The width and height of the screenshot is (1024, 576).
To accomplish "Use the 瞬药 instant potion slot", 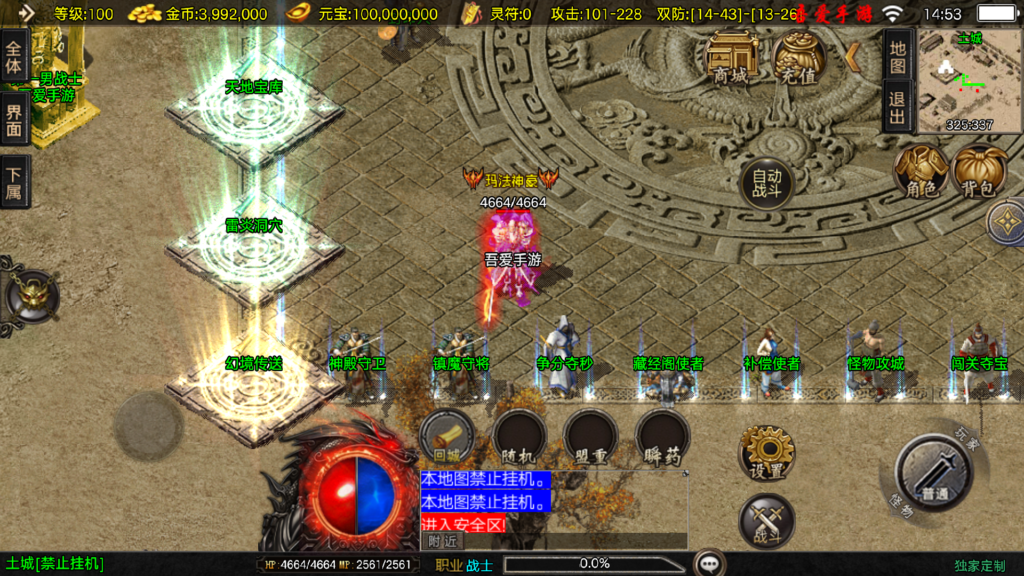I will (x=662, y=437).
